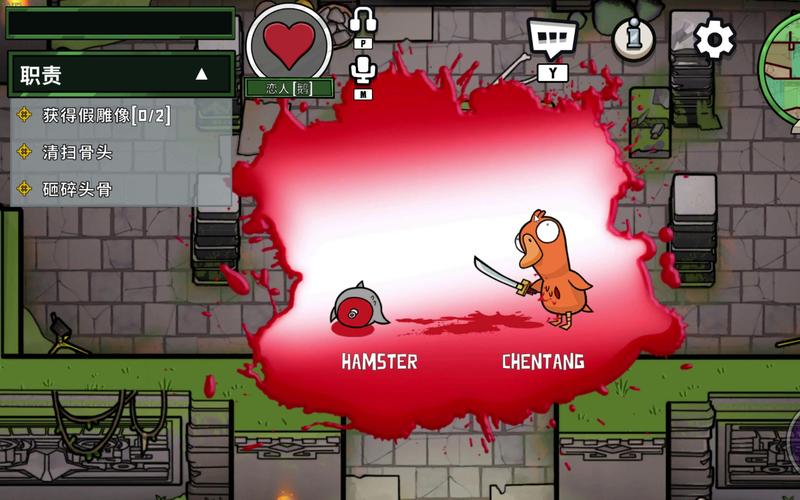Click the heart lover role icon
The height and width of the screenshot is (500, 800).
click(289, 42)
